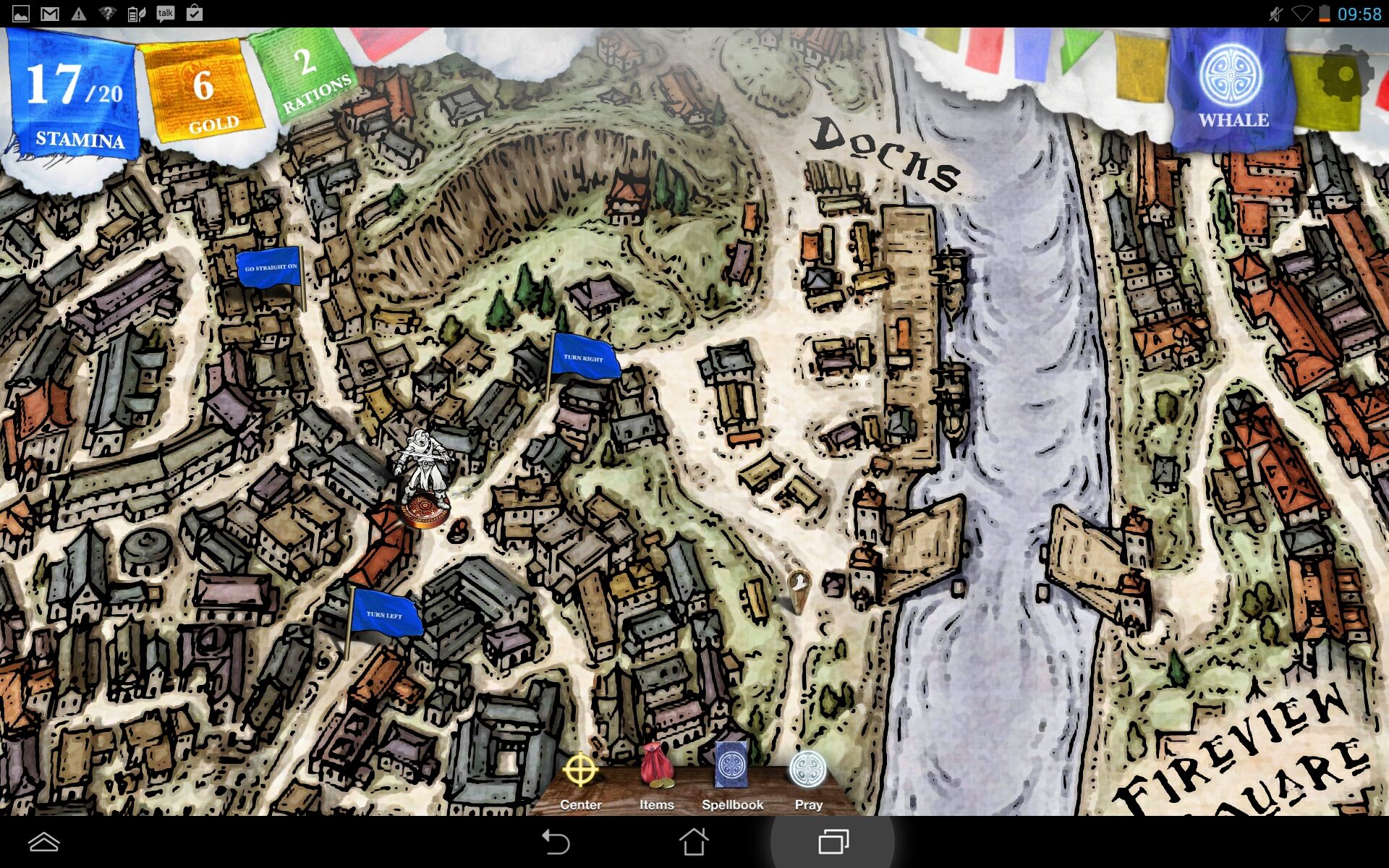Tap the Android back button
This screenshot has height=868, width=1389.
click(x=556, y=842)
